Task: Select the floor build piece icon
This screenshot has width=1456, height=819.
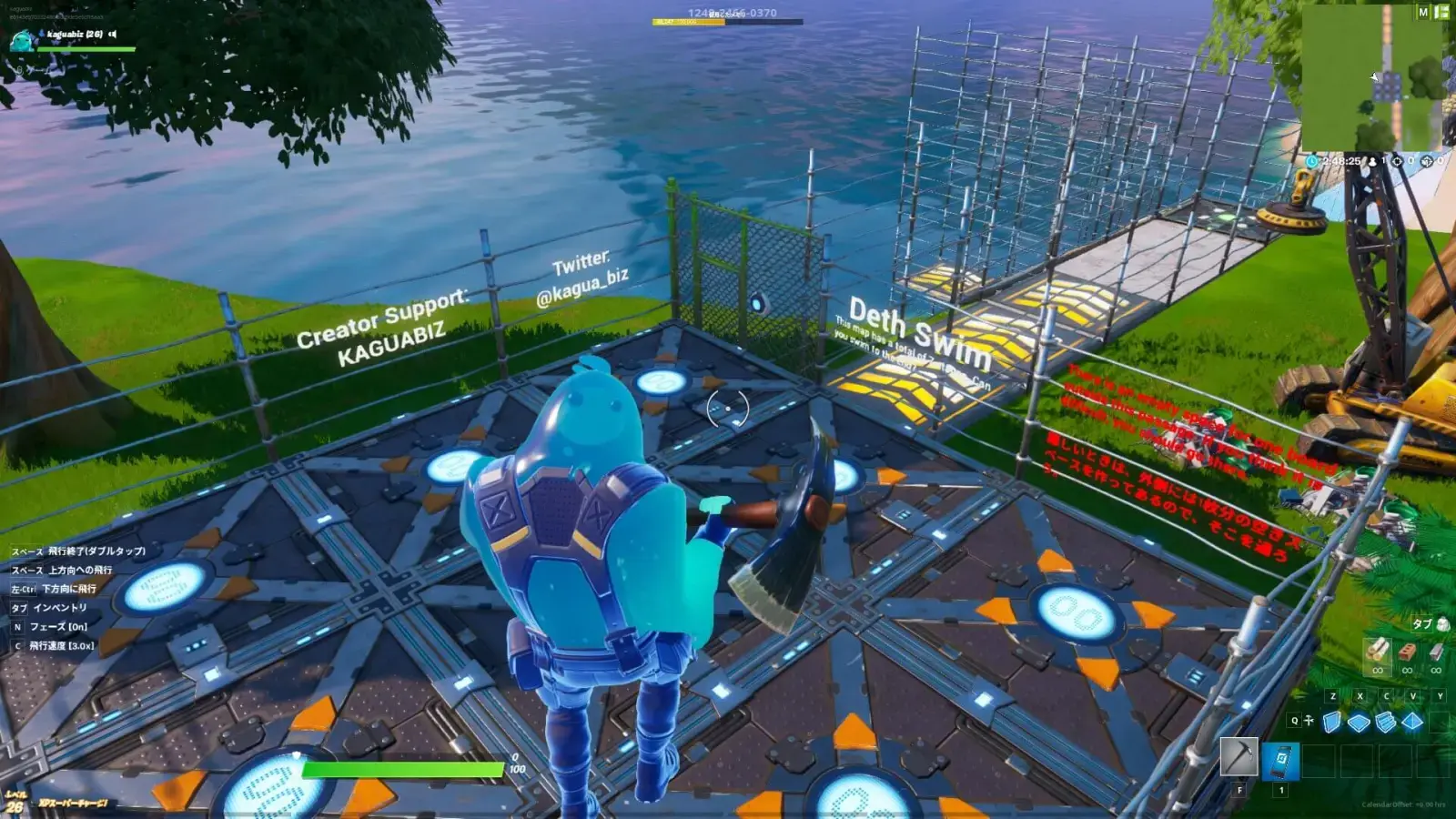Action: click(x=1359, y=721)
